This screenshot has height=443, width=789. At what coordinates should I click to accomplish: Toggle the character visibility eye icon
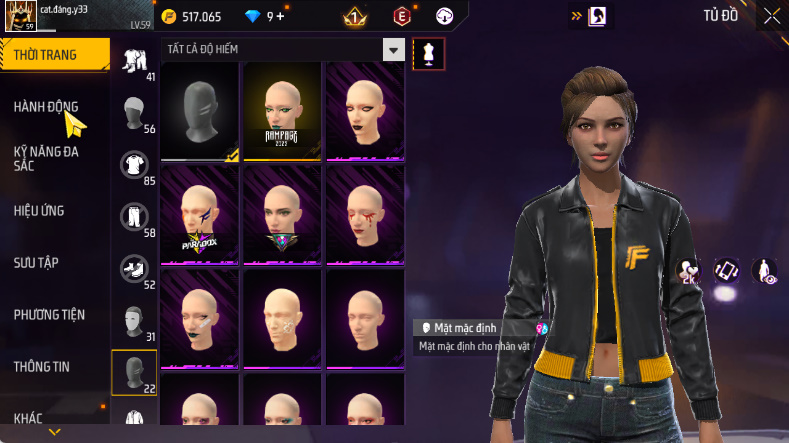[764, 269]
